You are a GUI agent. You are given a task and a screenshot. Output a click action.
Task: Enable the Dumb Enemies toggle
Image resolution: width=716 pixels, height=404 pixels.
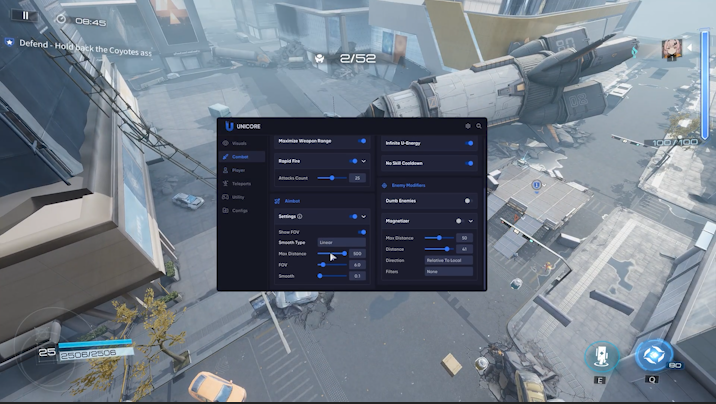point(467,201)
